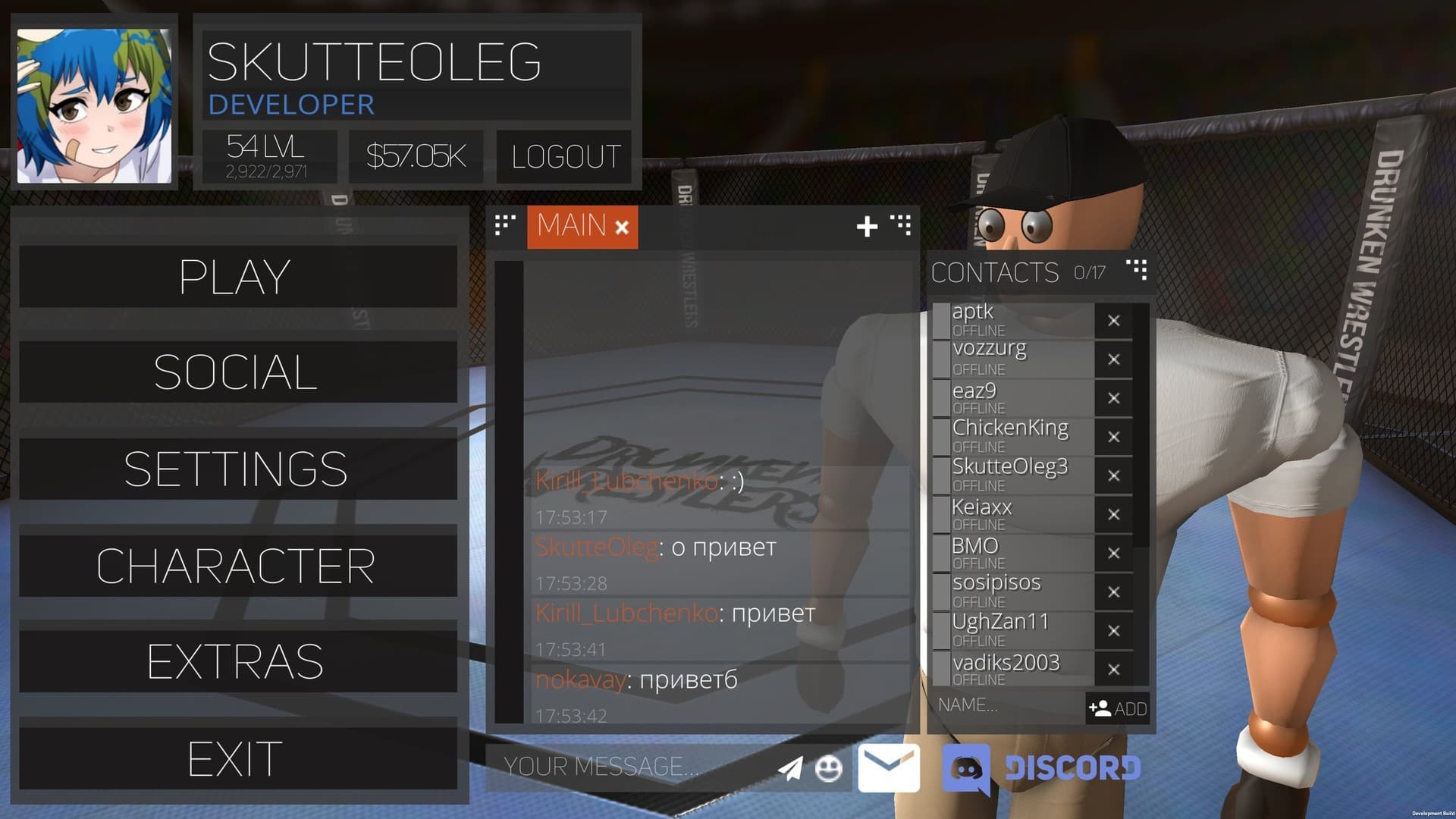The height and width of the screenshot is (819, 1456).
Task: Send the chat message via paper plane icon
Action: tap(790, 767)
